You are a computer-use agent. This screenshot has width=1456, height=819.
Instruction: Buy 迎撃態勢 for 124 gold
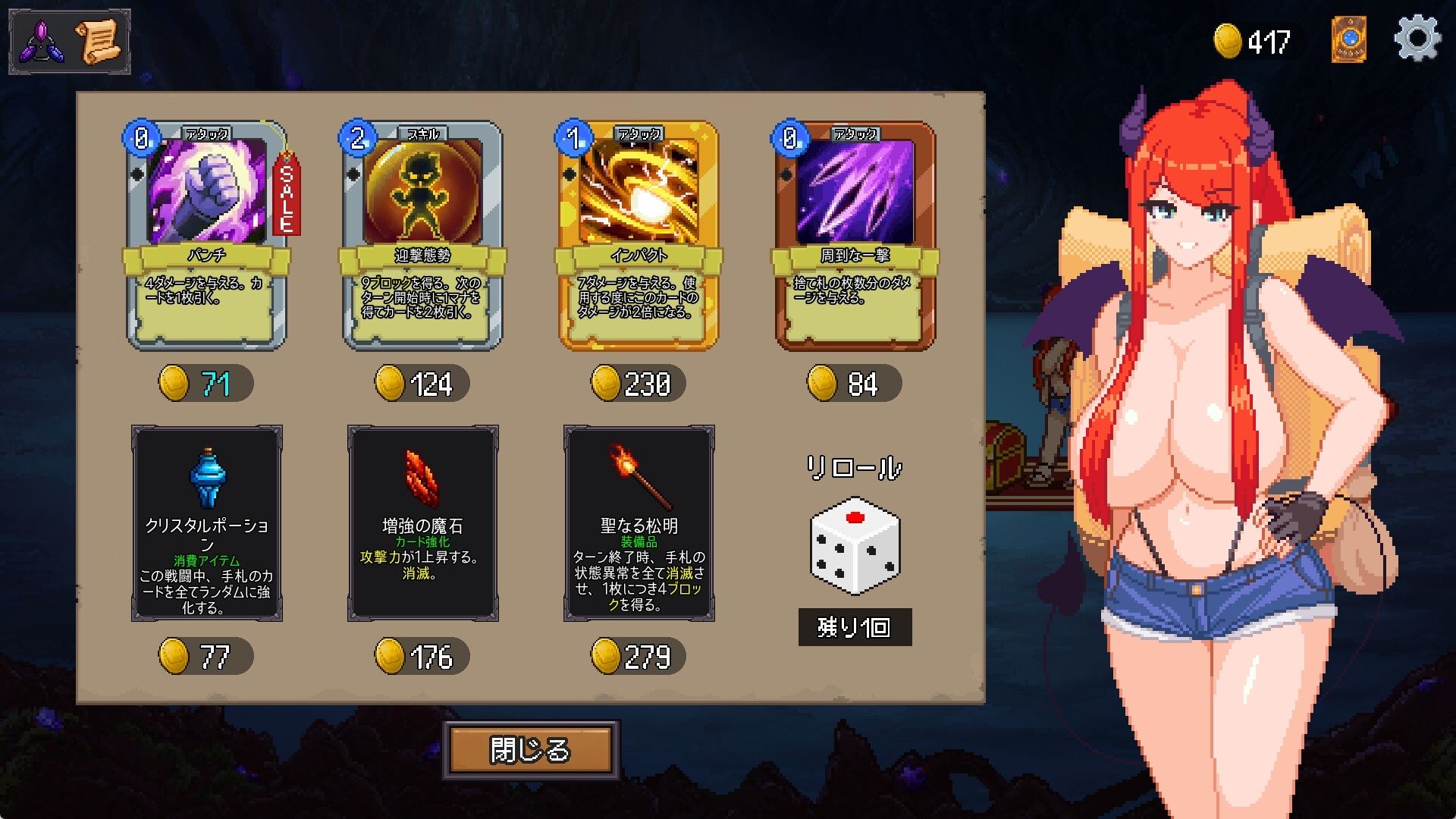419,384
